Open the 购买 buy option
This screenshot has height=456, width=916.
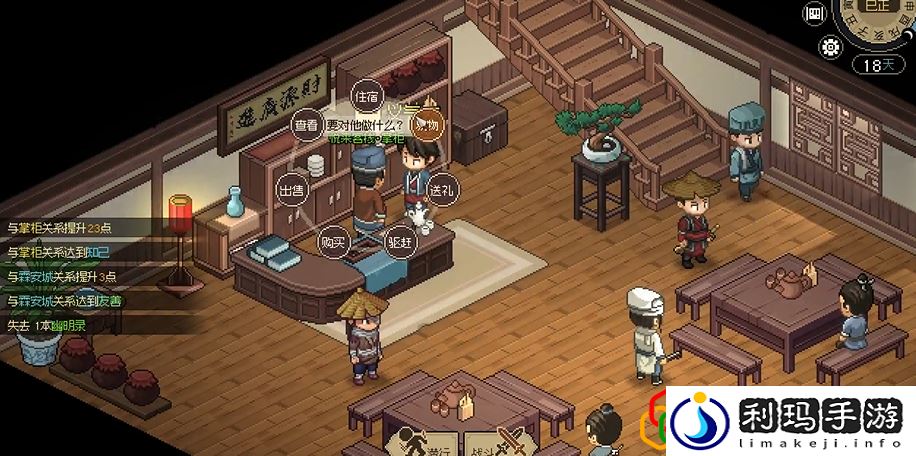[x=332, y=242]
